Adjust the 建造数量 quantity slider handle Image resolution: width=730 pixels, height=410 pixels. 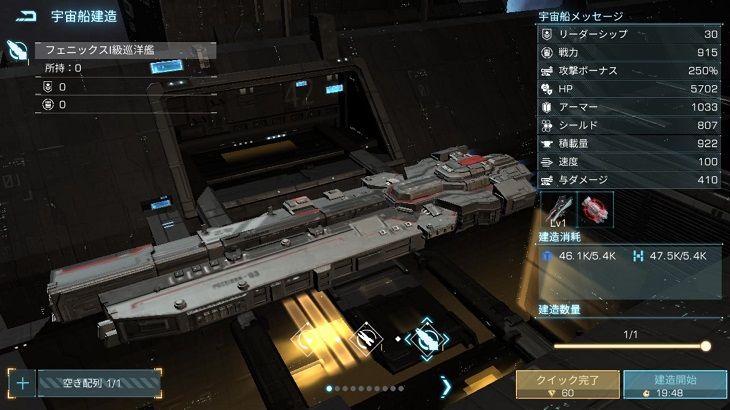point(705,346)
